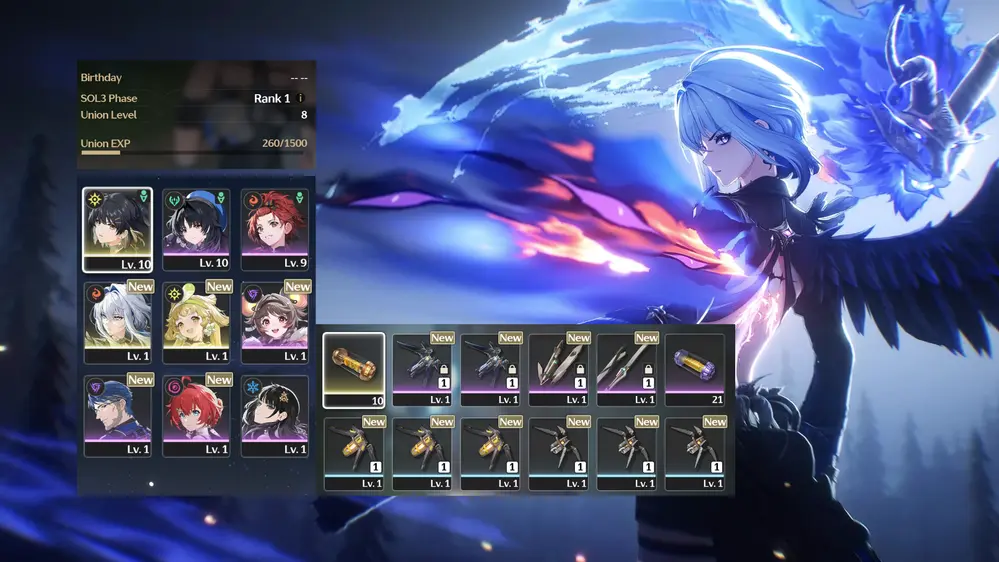
Task: Select the blue-haired man with glasses
Action: click(x=117, y=414)
